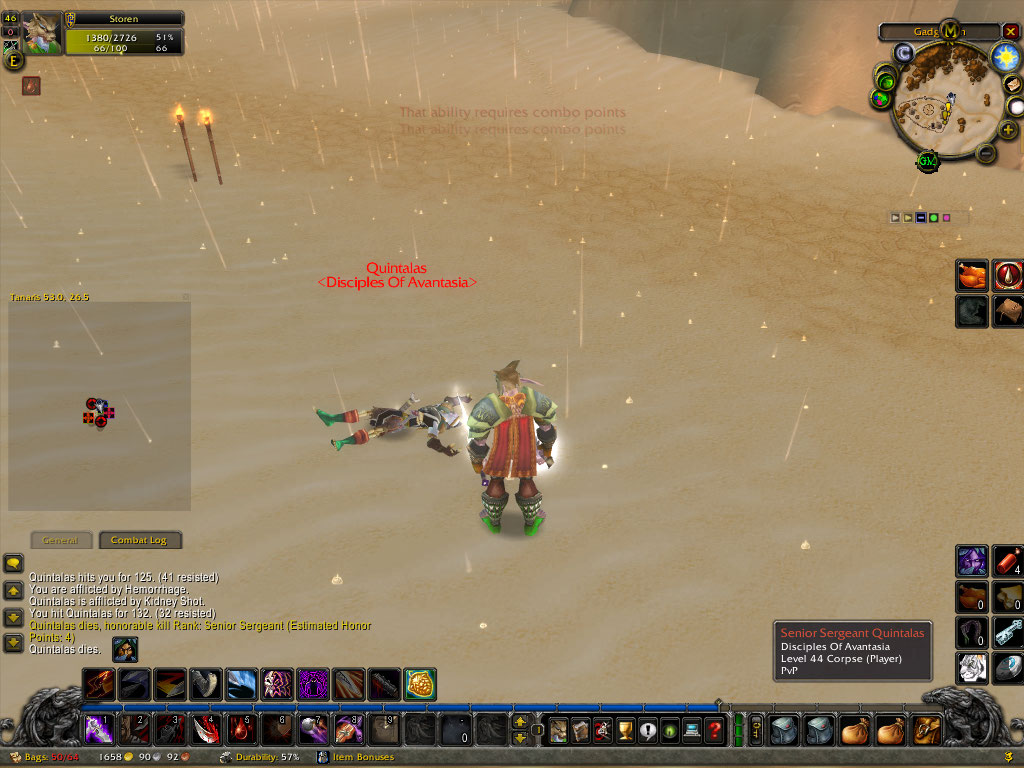Use the roast chicken food item
This screenshot has height=768, width=1024.
tap(972, 275)
